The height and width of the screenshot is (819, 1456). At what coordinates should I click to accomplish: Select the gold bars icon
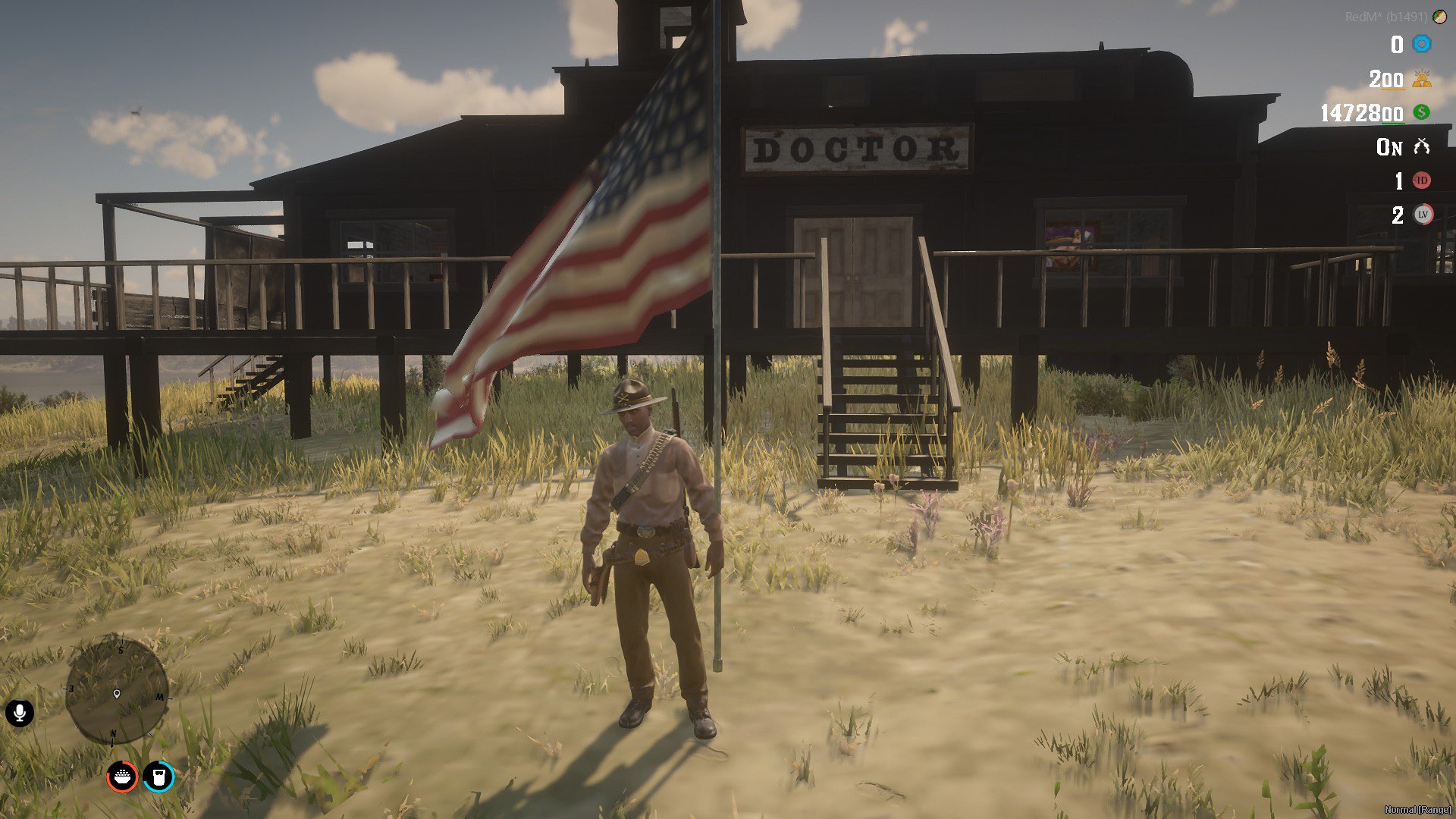tap(1422, 79)
